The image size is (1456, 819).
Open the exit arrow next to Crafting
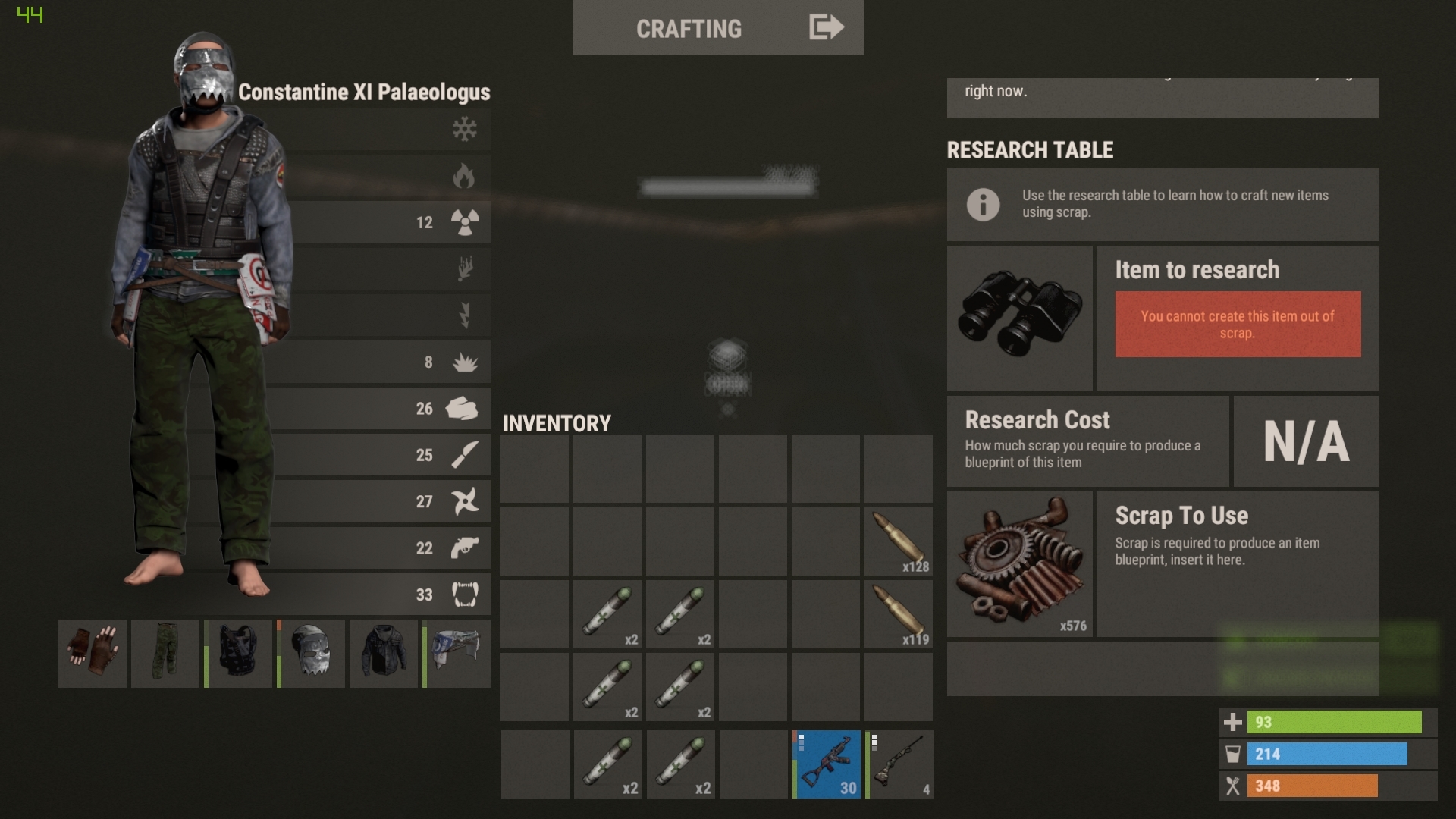824,27
